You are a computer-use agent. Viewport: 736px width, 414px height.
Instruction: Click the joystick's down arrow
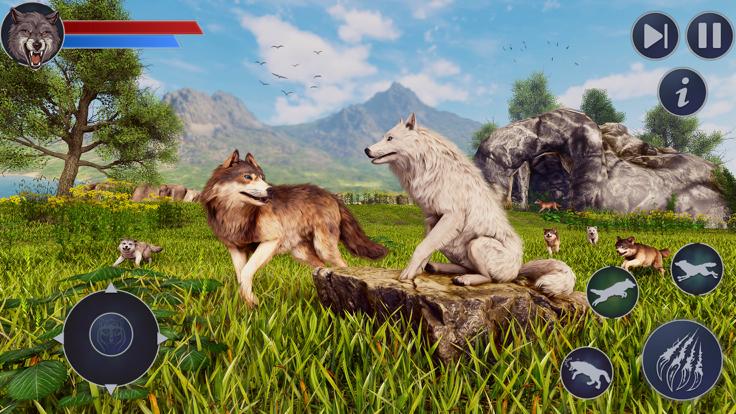point(111,387)
